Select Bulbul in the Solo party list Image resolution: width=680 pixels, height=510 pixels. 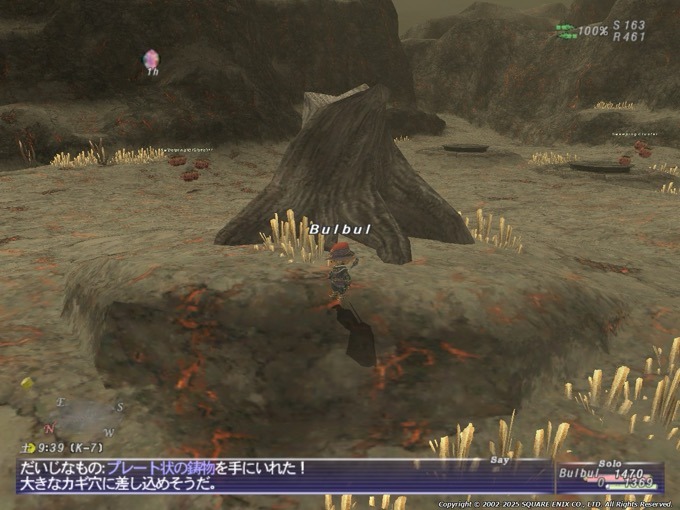tap(576, 473)
